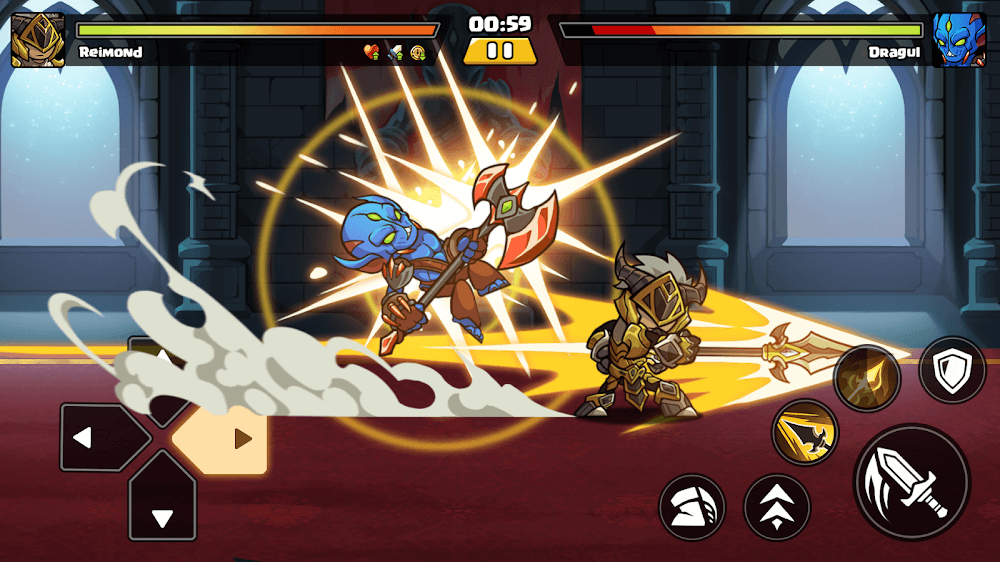Viewport: 1000px width, 562px height.
Task: Tap the sword basic attack button
Action: pyautogui.click(x=911, y=482)
